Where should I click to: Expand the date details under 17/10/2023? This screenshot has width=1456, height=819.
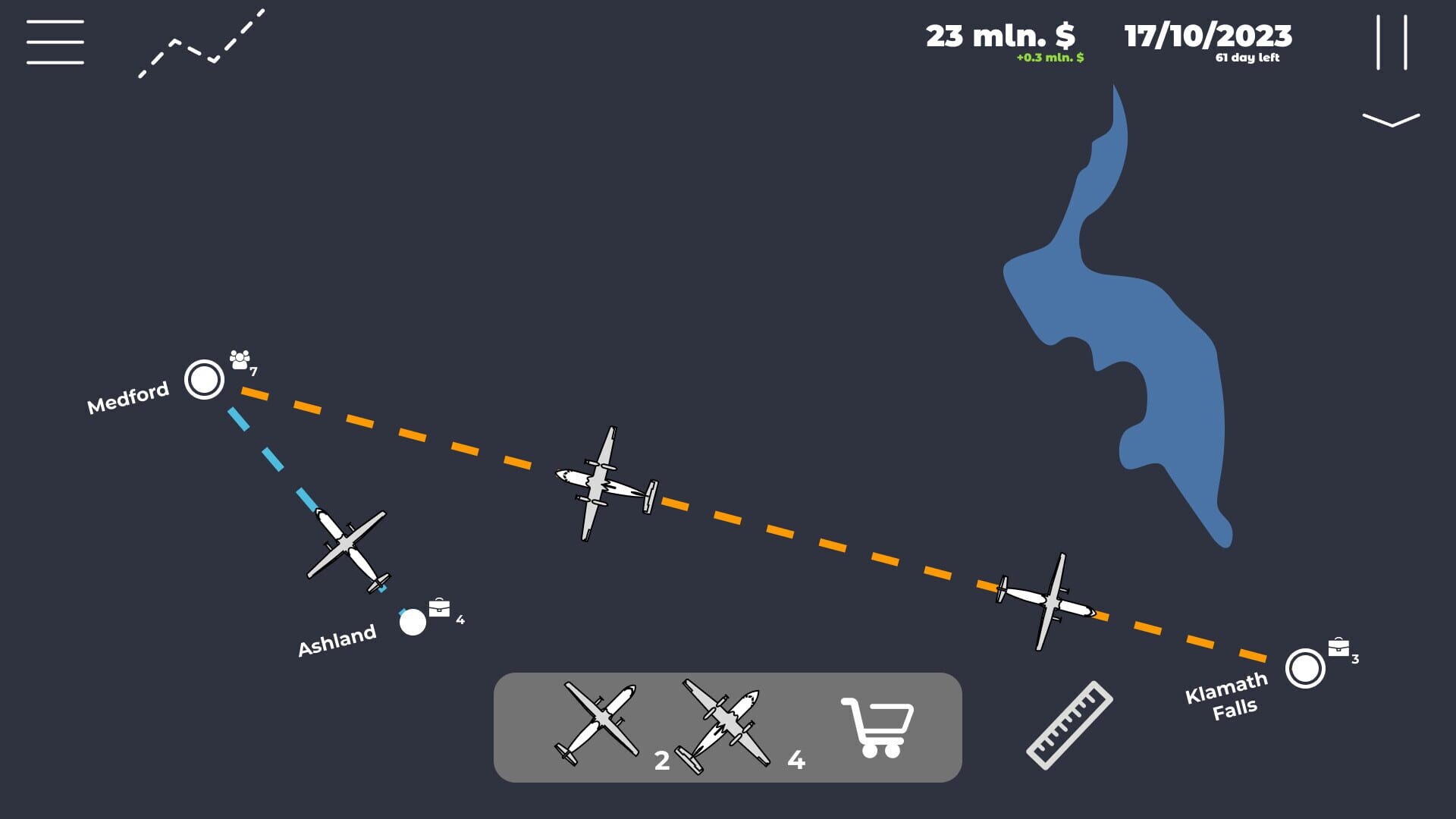[1247, 57]
